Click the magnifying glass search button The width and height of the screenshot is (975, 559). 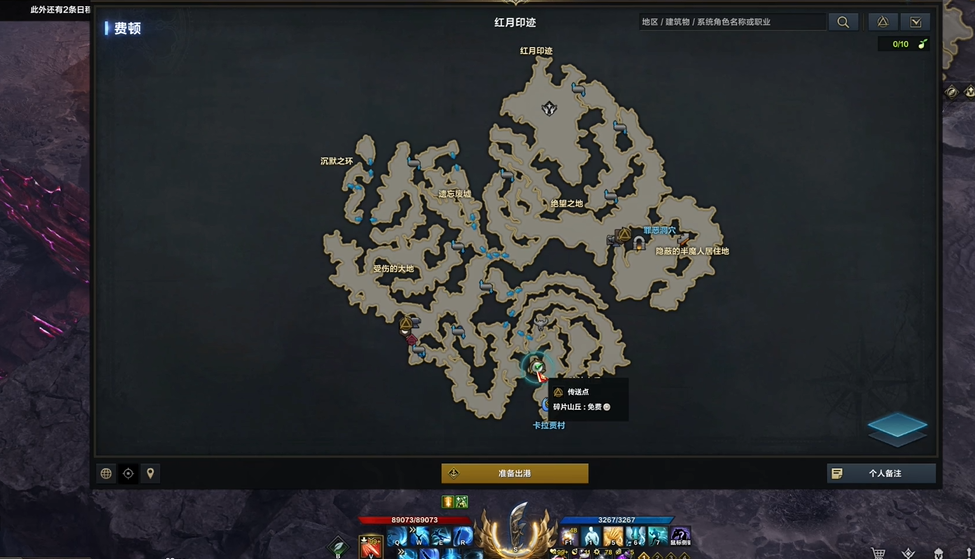coord(843,22)
